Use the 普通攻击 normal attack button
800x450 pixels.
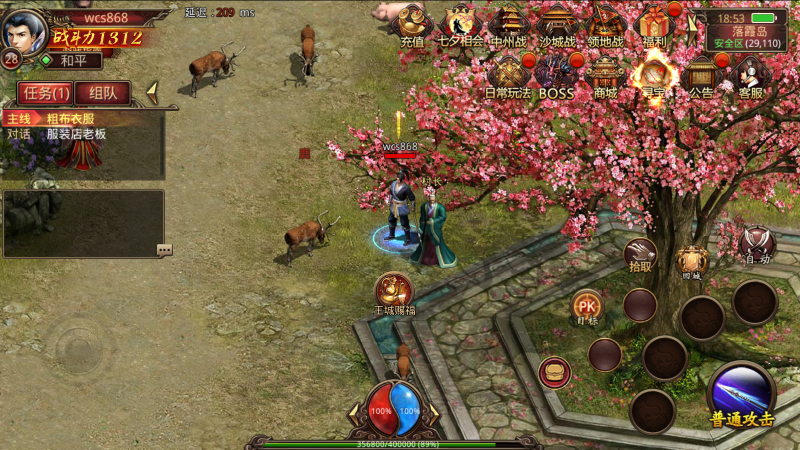coord(742,394)
